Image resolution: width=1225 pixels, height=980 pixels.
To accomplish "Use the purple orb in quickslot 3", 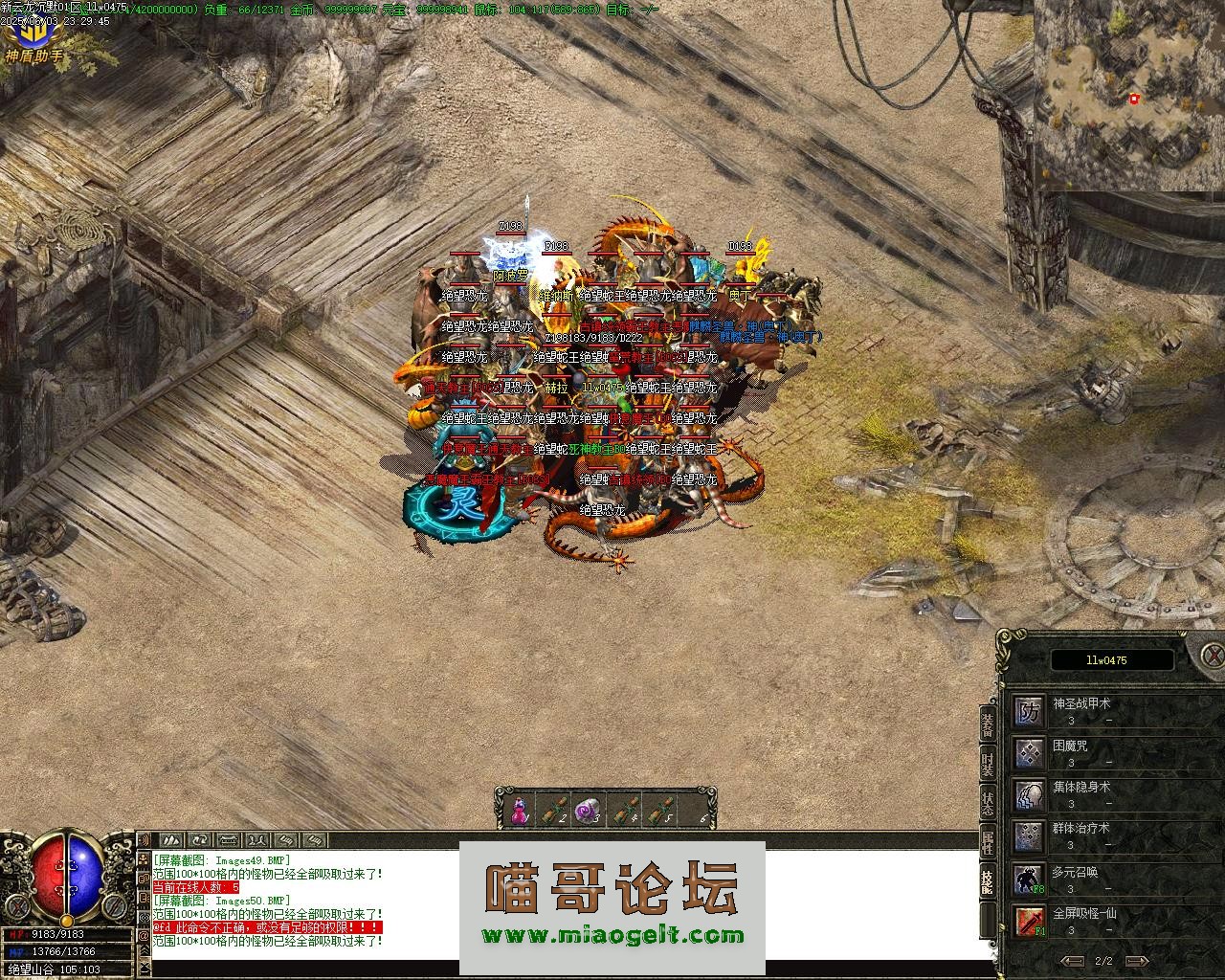I will [588, 811].
